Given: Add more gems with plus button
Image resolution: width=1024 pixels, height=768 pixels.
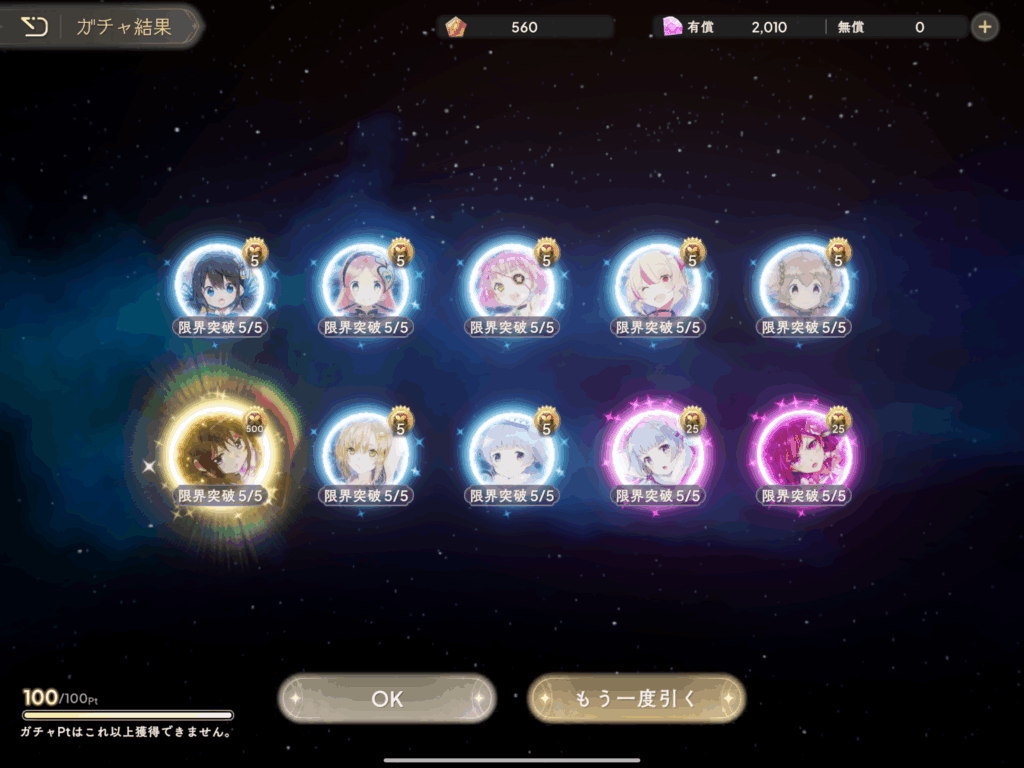Looking at the screenshot, I should pos(985,27).
